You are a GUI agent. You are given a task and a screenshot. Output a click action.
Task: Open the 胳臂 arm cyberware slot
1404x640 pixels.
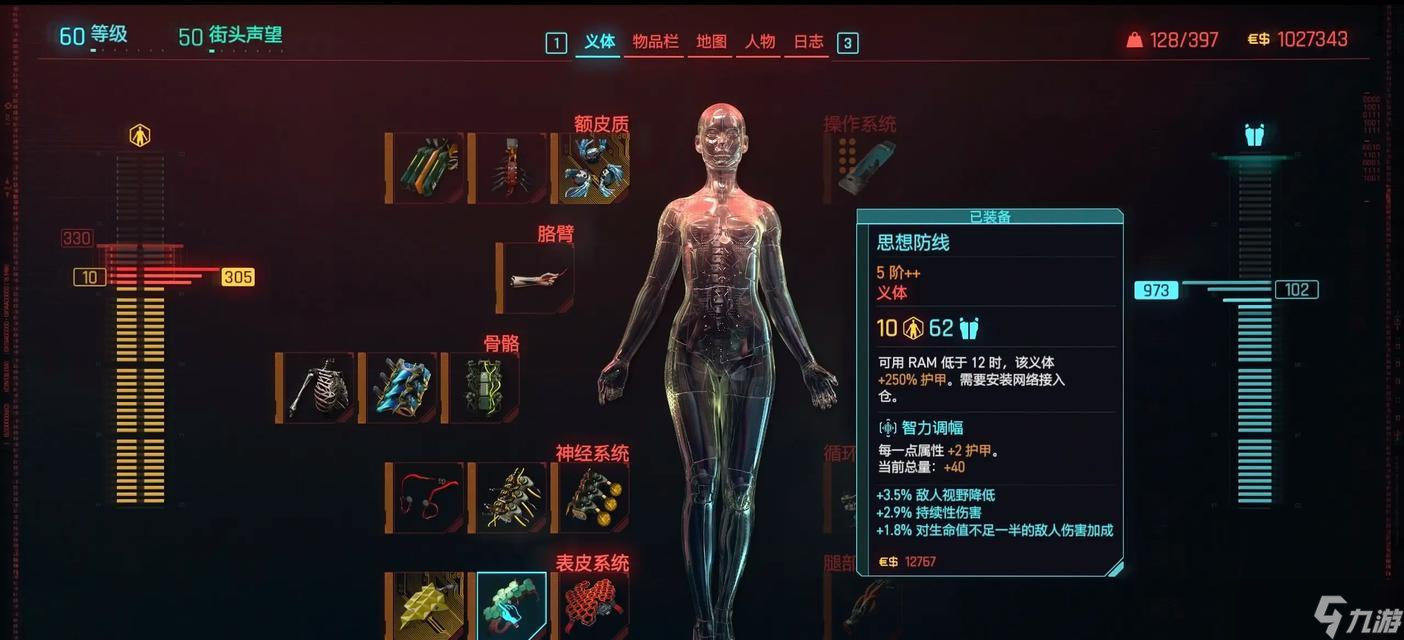click(537, 278)
